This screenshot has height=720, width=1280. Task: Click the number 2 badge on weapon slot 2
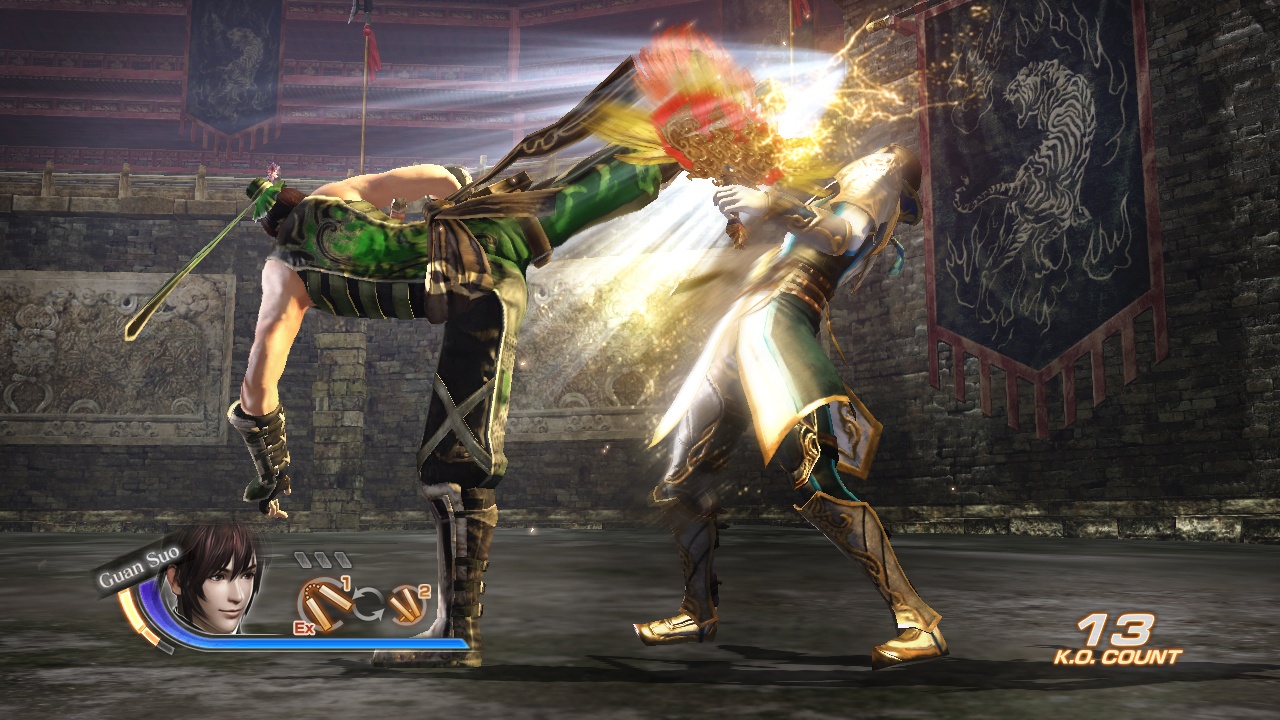click(x=425, y=593)
